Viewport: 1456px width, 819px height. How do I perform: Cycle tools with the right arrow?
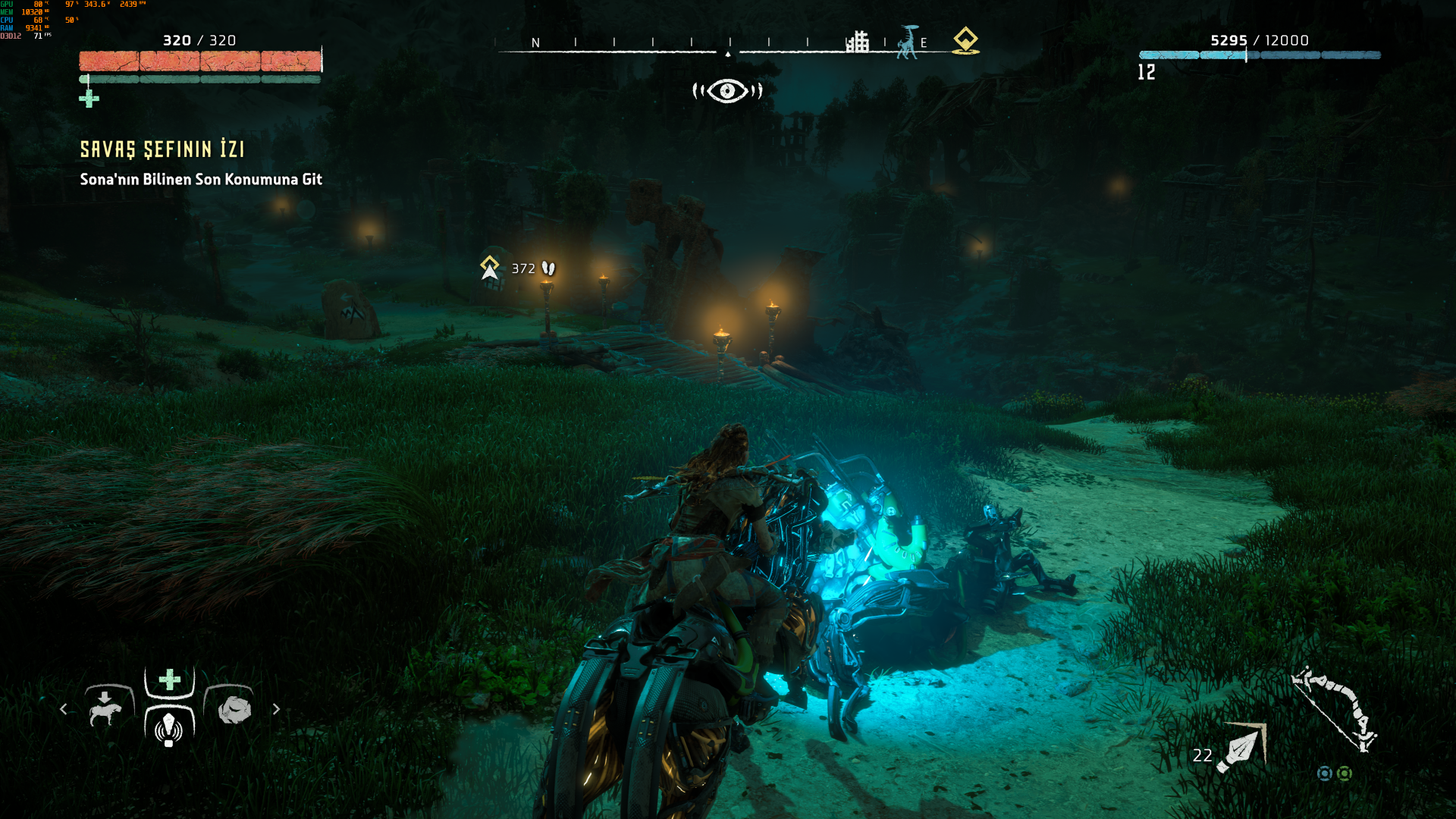(276, 709)
